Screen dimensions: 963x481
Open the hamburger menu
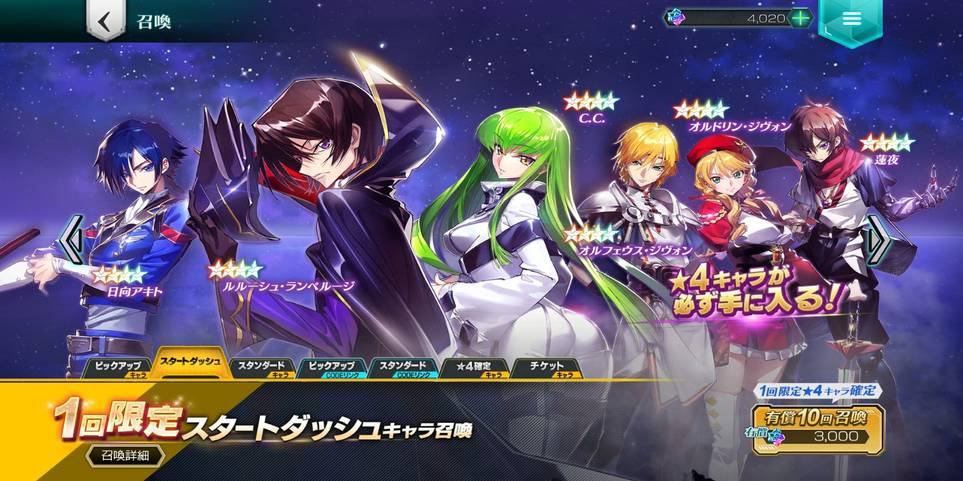[851, 20]
